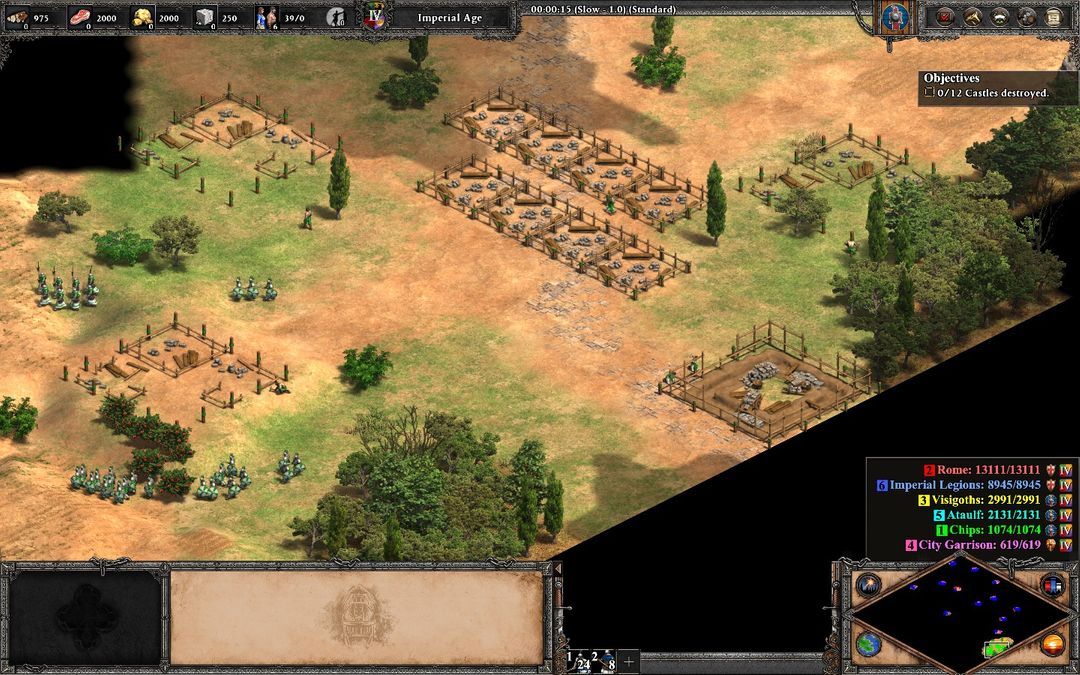This screenshot has width=1080, height=675.
Task: Switch minimap to the globe terrain view
Action: [867, 645]
